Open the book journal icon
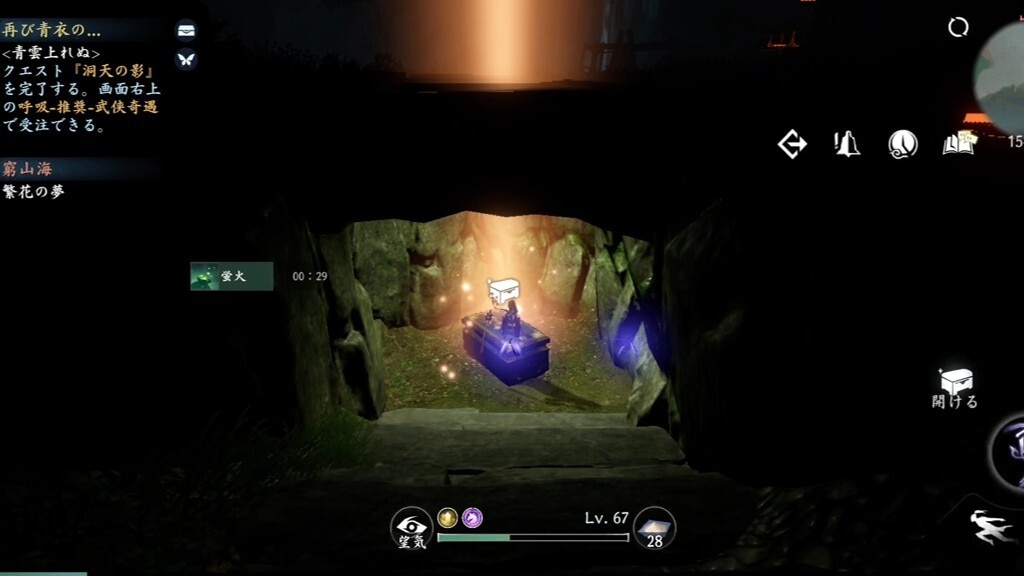 click(x=958, y=144)
